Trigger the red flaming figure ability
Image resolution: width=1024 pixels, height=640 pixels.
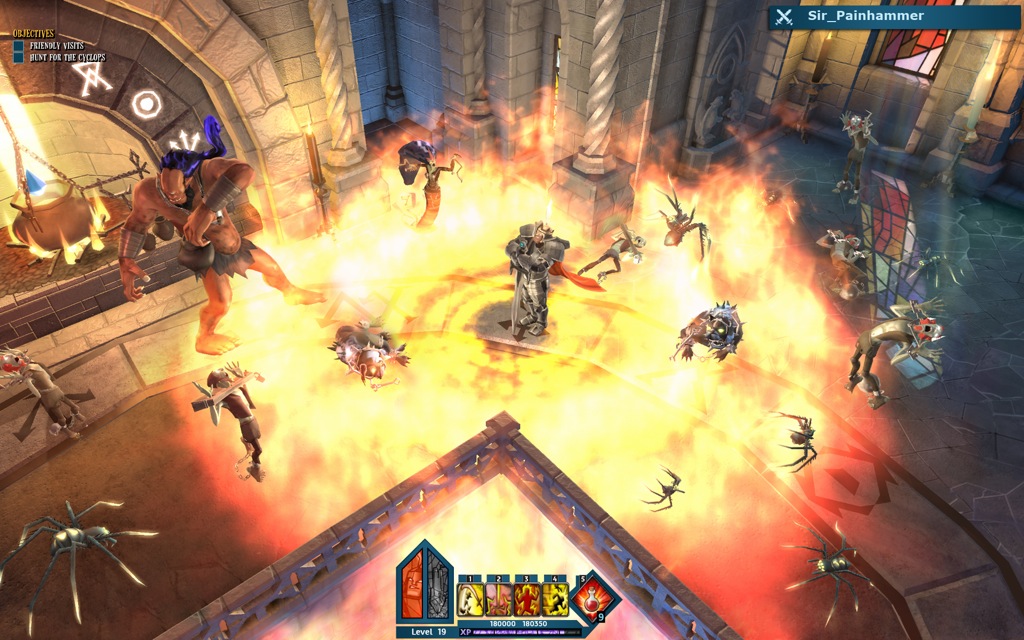(527, 600)
